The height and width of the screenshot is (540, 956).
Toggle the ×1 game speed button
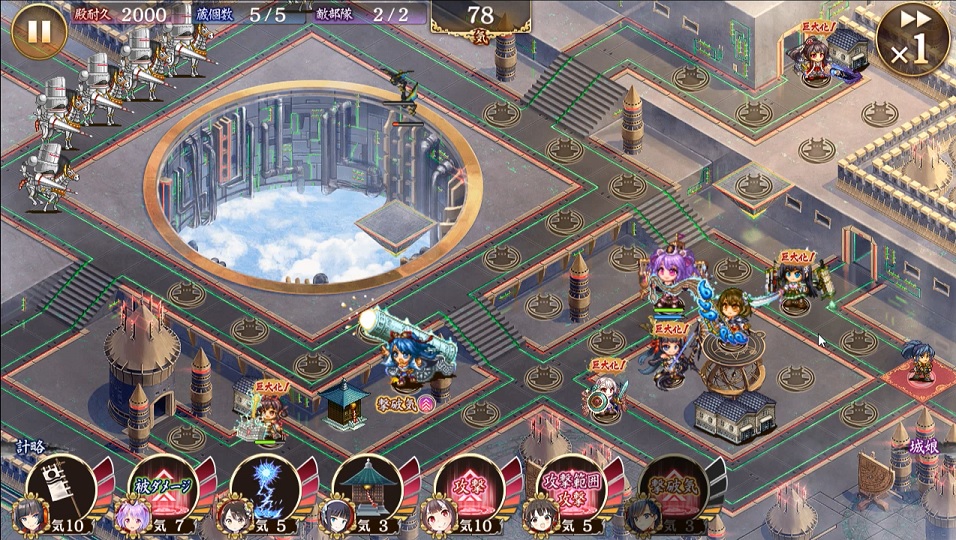click(912, 40)
